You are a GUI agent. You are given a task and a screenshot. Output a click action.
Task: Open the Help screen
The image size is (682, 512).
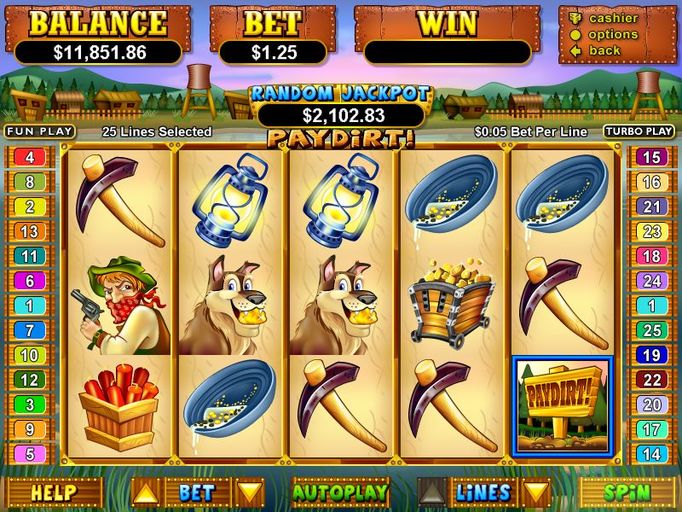coord(53,492)
